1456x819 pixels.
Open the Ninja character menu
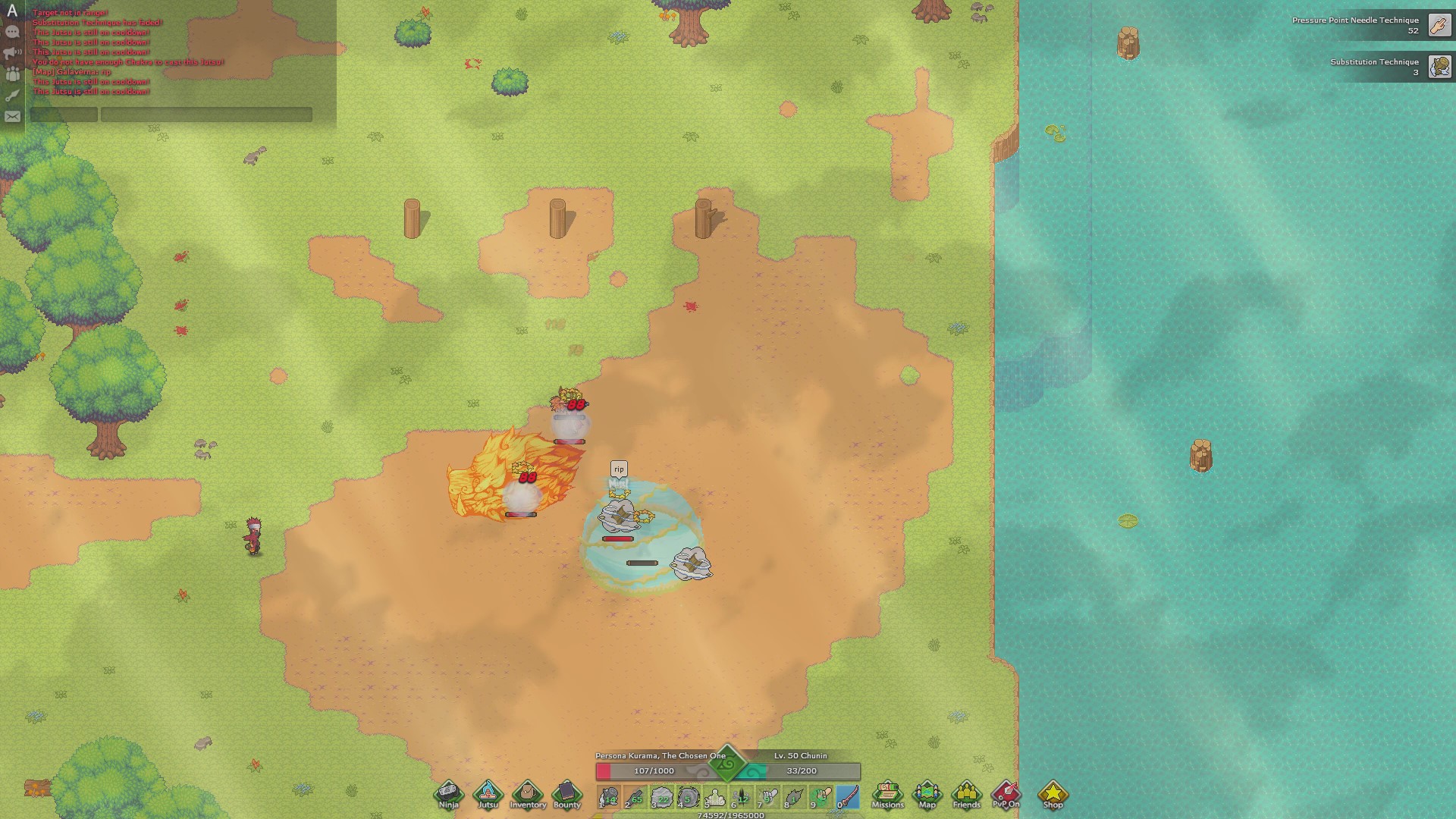448,794
